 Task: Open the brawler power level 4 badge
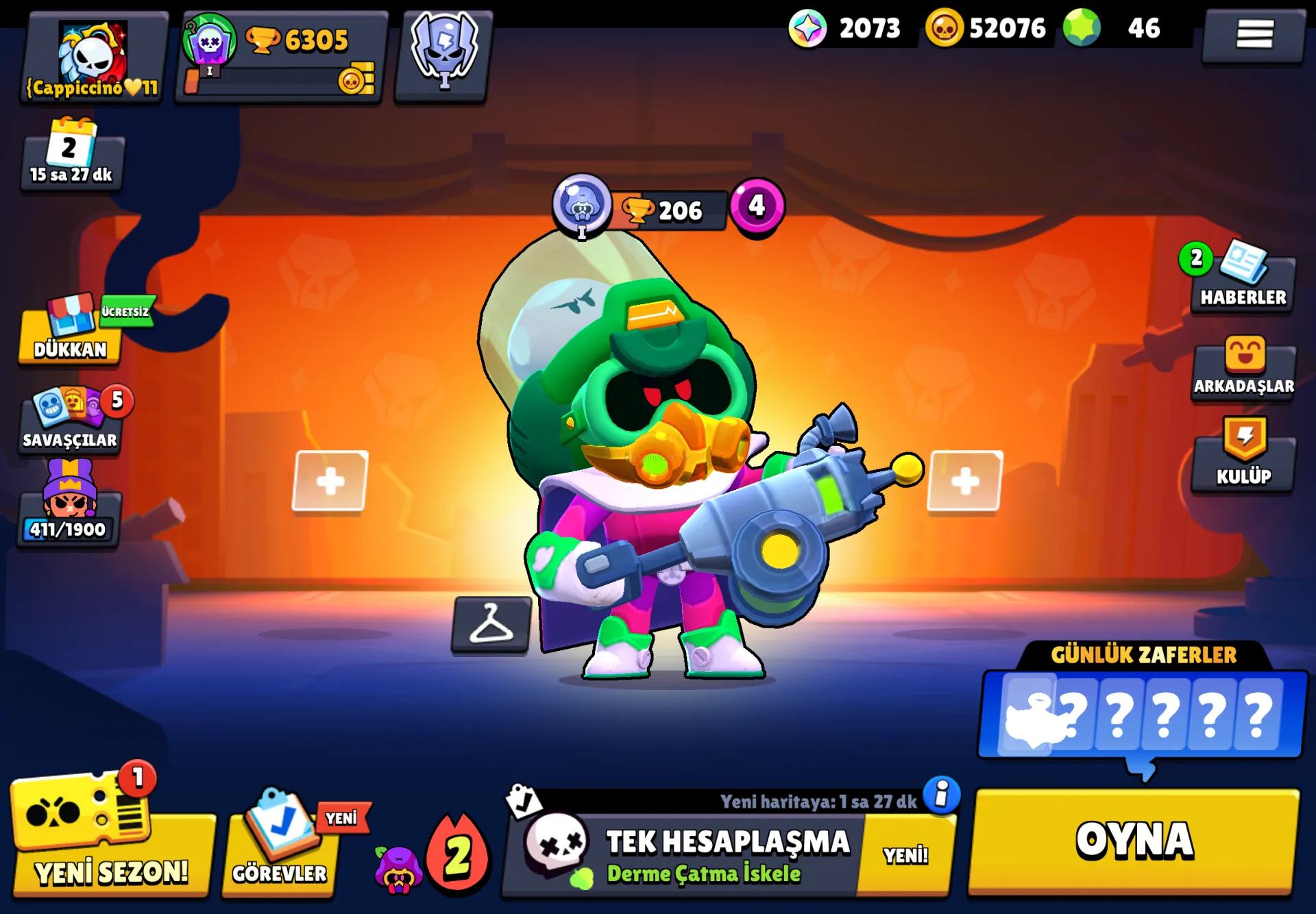pyautogui.click(x=756, y=206)
